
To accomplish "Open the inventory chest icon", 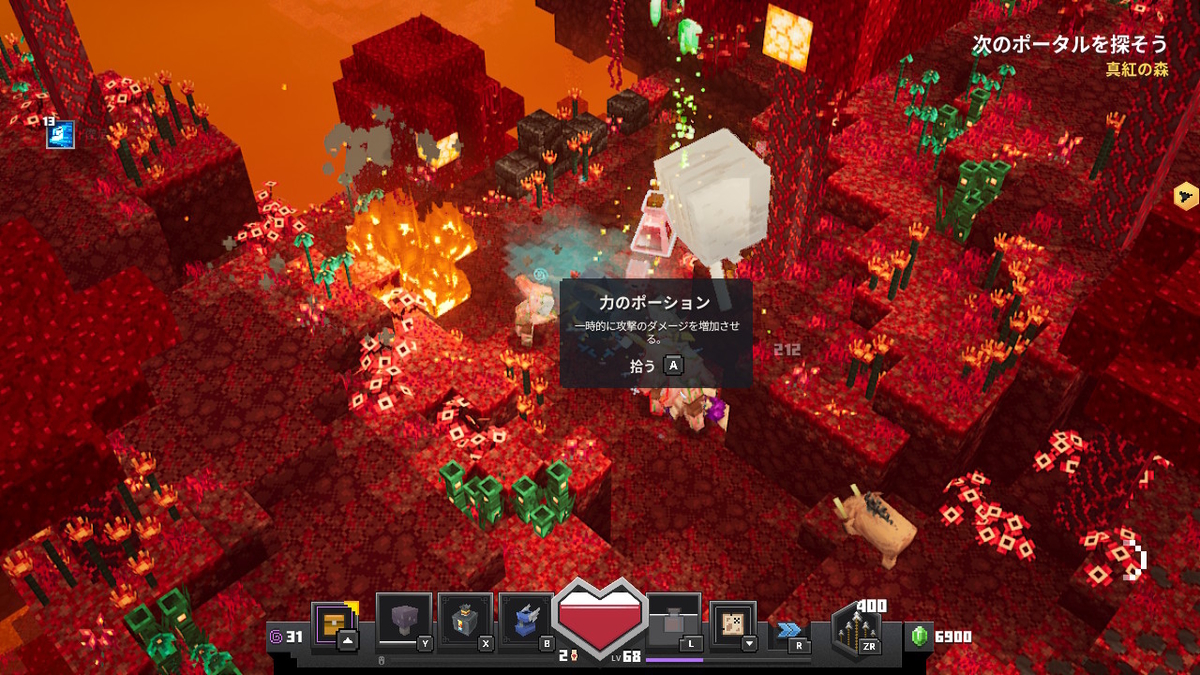I will point(330,624).
